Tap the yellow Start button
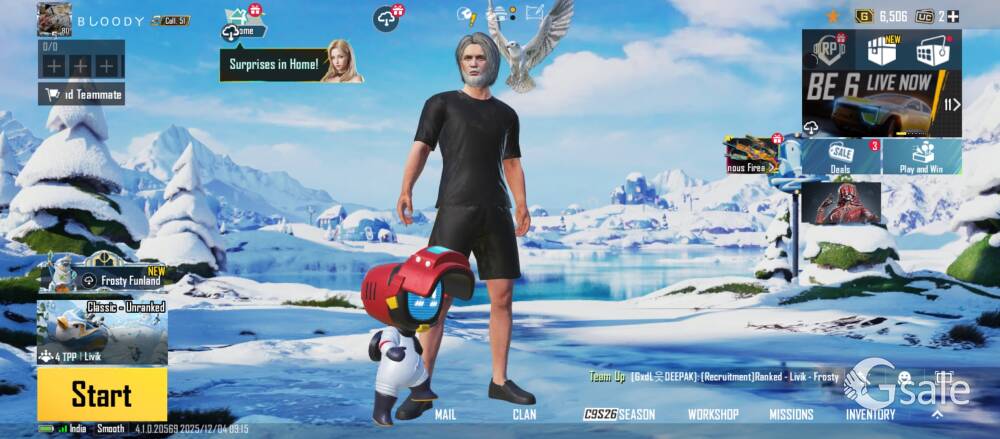The width and height of the screenshot is (1000, 439). pos(101,395)
